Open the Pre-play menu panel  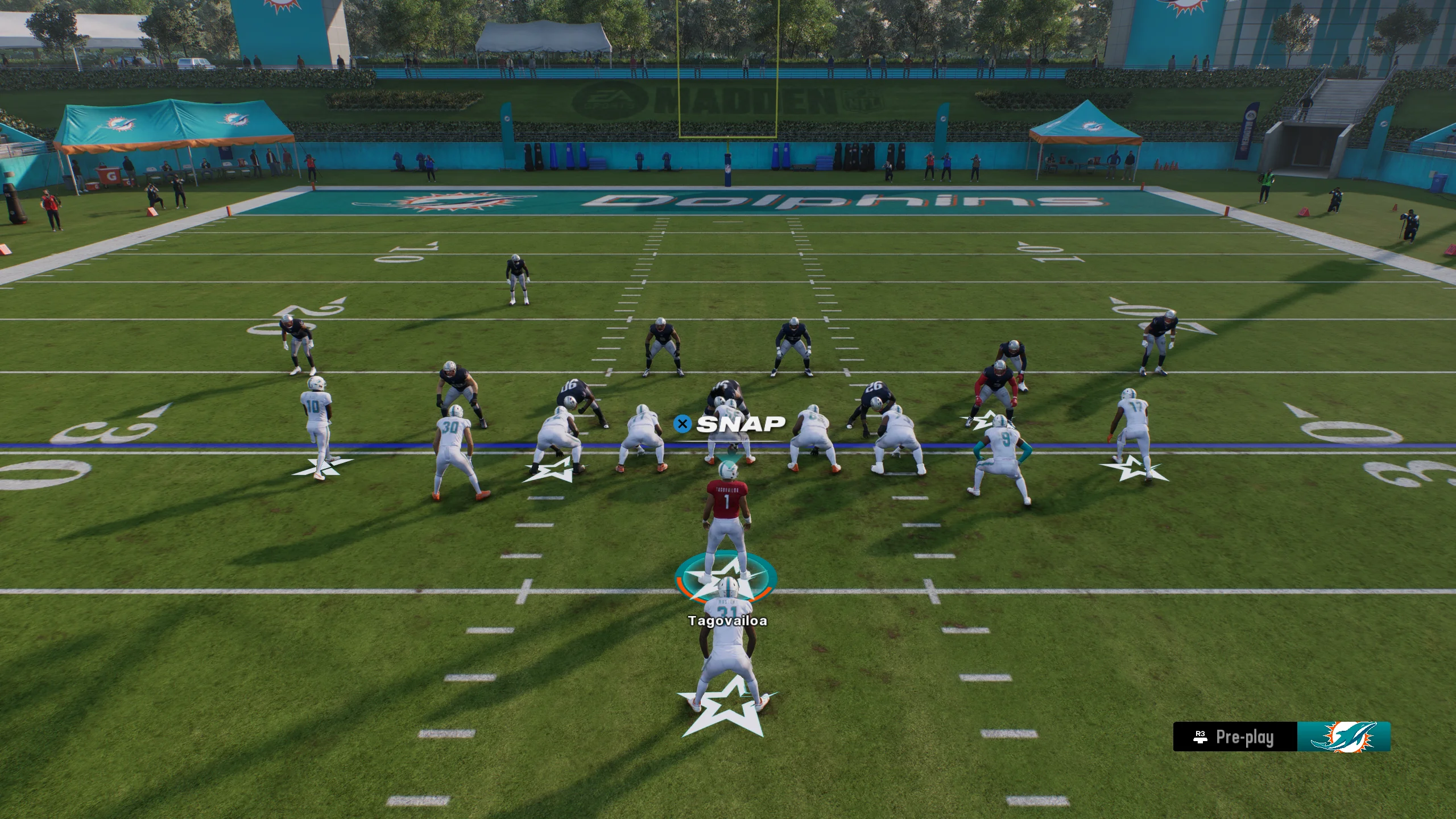(x=1235, y=737)
